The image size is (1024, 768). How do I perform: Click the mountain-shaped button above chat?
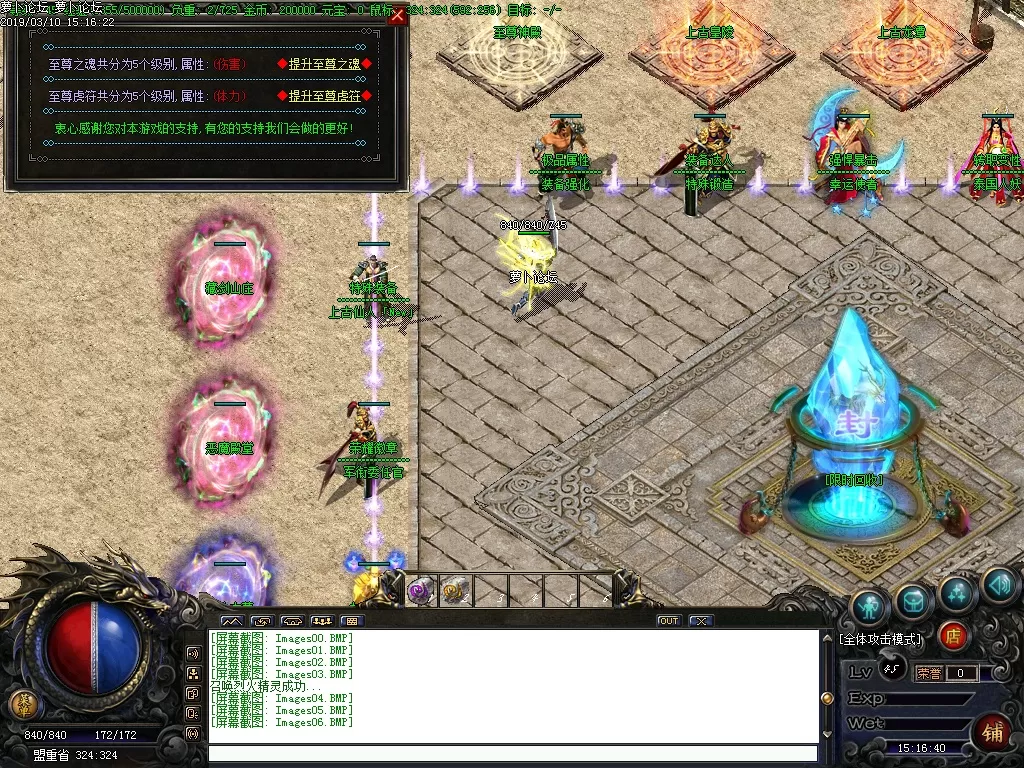(x=231, y=621)
